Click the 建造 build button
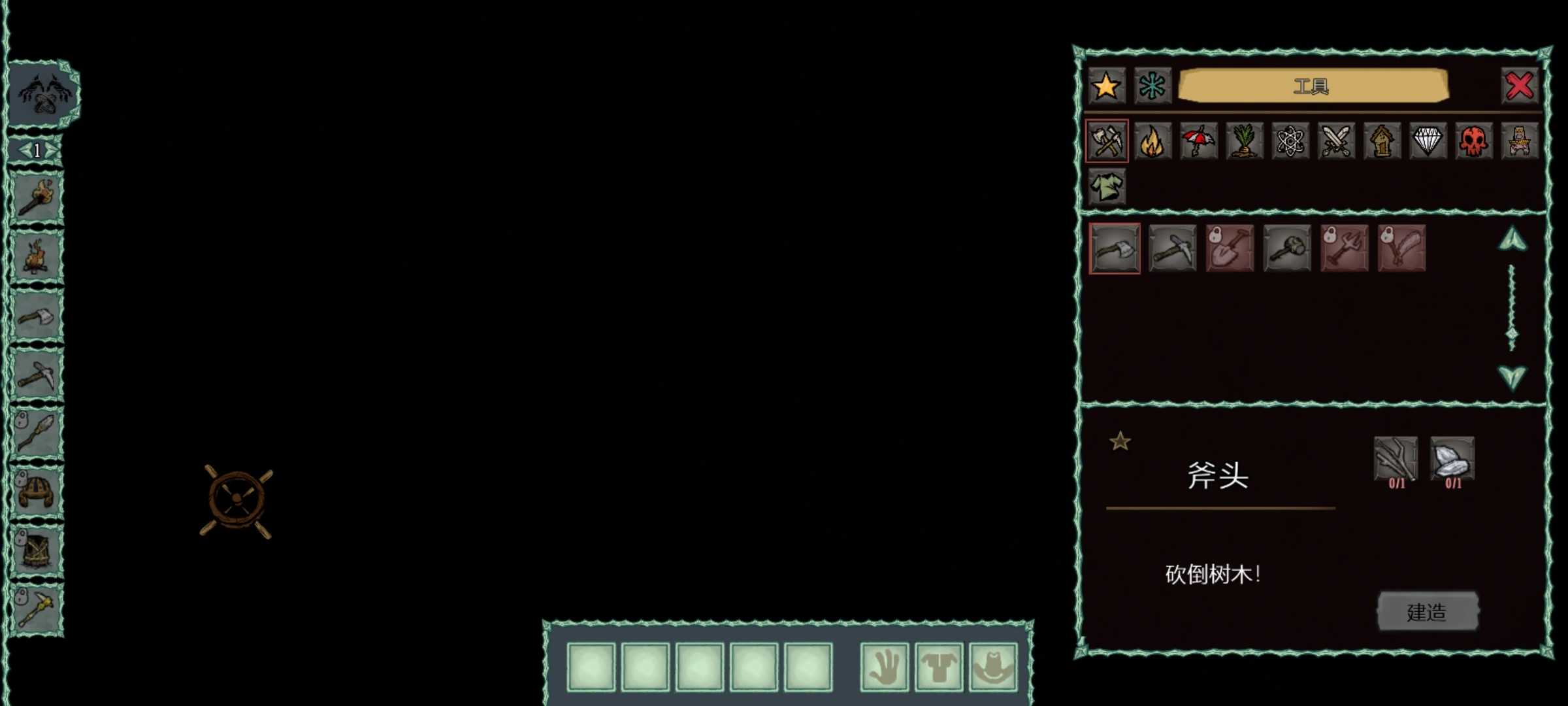 click(1428, 612)
